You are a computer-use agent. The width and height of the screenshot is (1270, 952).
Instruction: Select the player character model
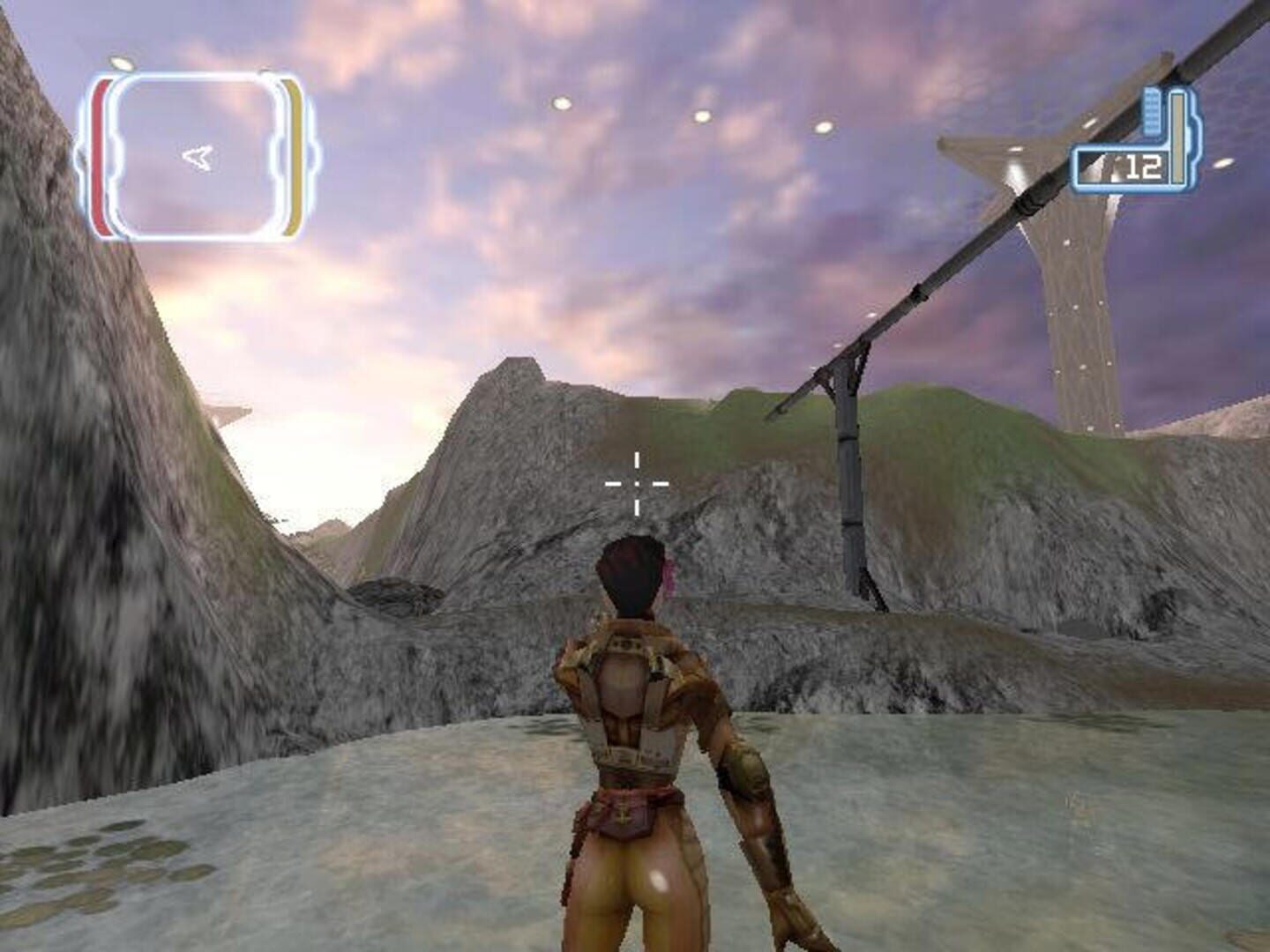[644, 749]
